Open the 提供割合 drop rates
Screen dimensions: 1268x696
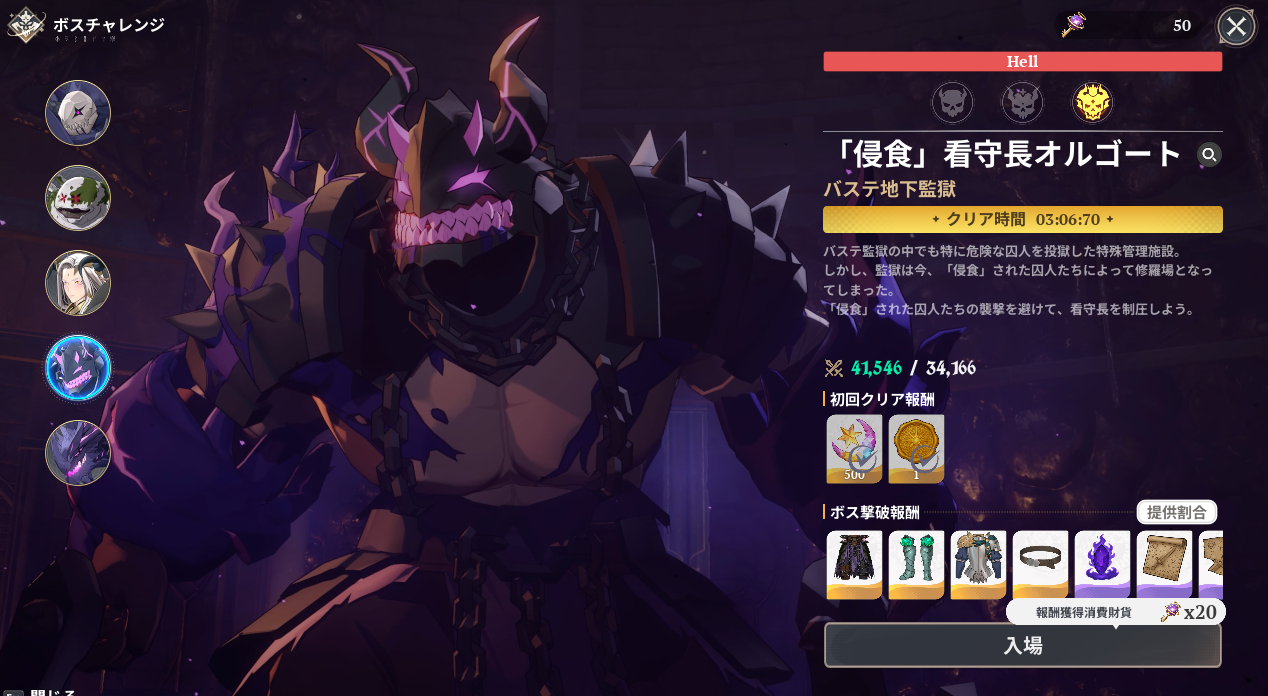1176,513
